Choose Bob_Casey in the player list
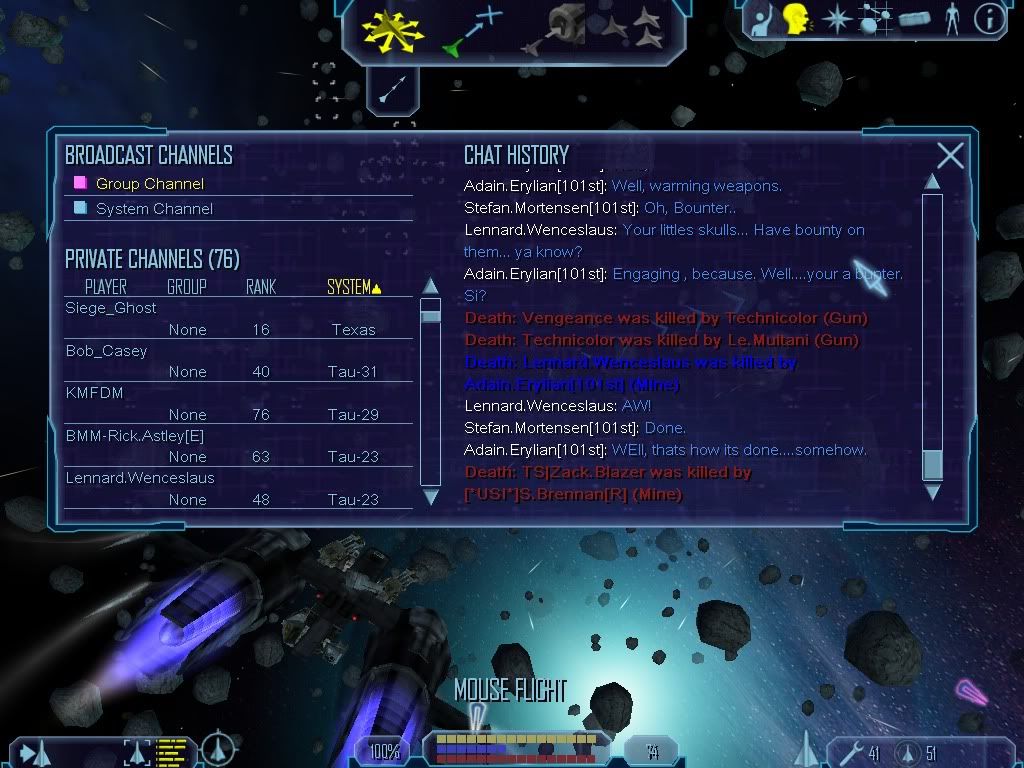The image size is (1024, 768). pos(106,351)
